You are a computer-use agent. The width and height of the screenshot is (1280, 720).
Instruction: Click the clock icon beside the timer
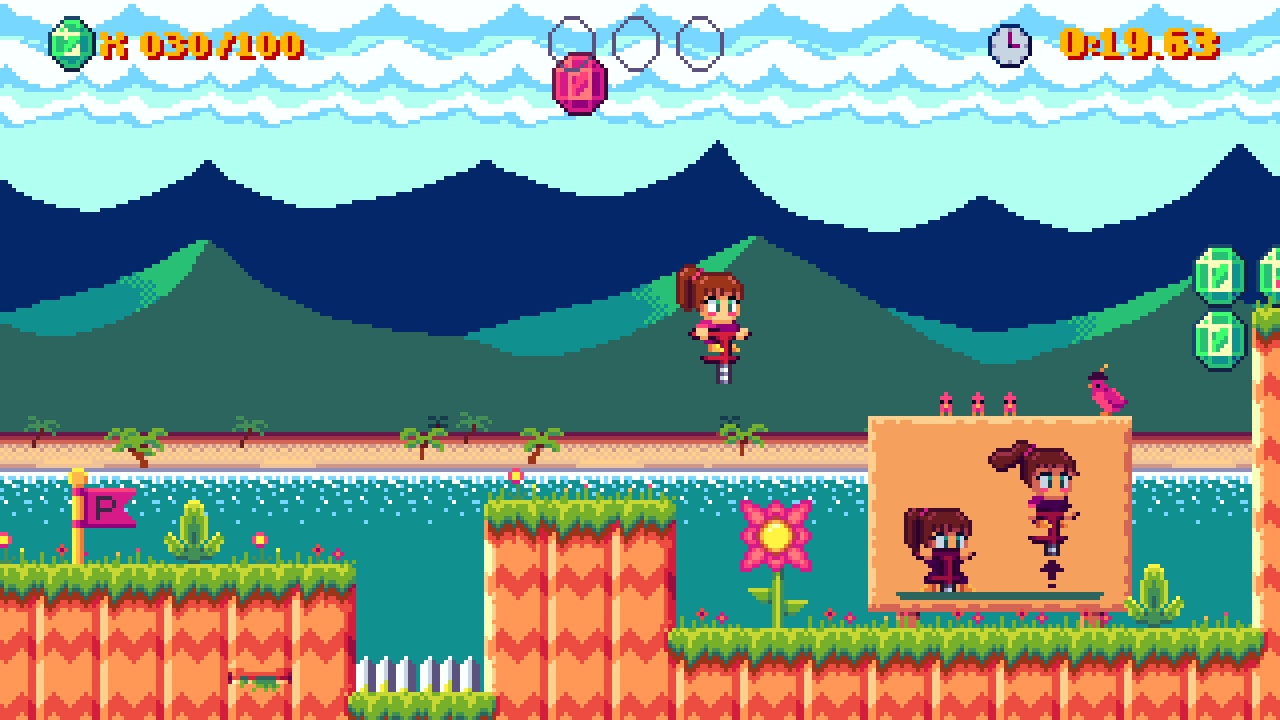(1010, 42)
